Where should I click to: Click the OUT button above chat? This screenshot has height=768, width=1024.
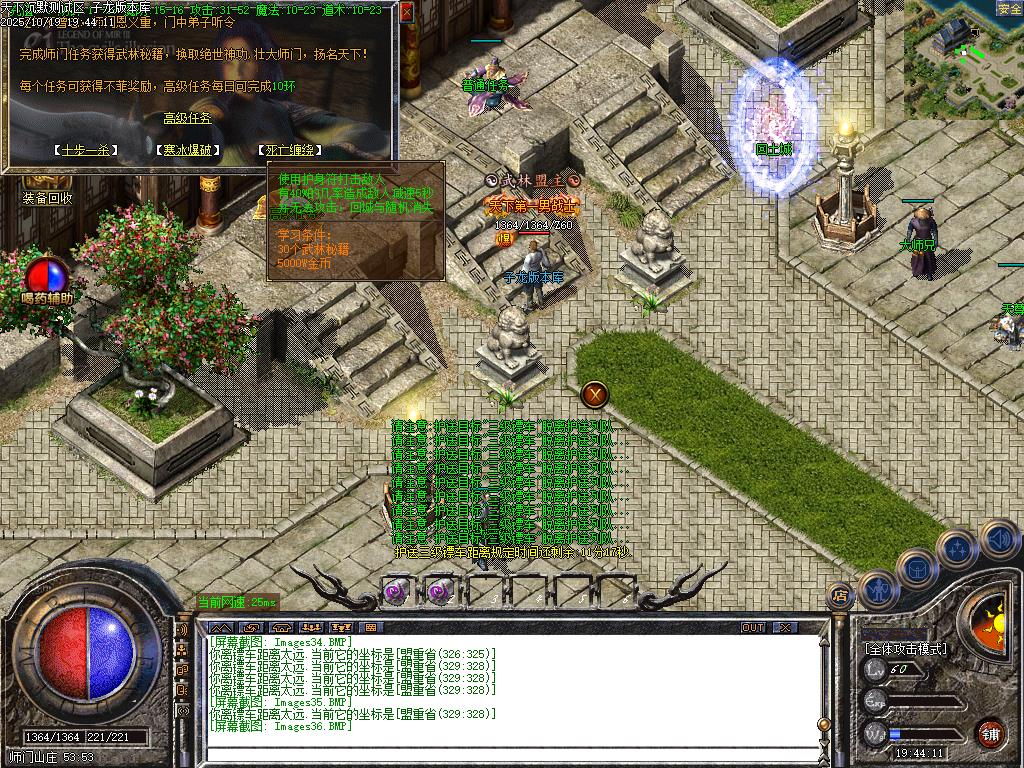coord(753,627)
